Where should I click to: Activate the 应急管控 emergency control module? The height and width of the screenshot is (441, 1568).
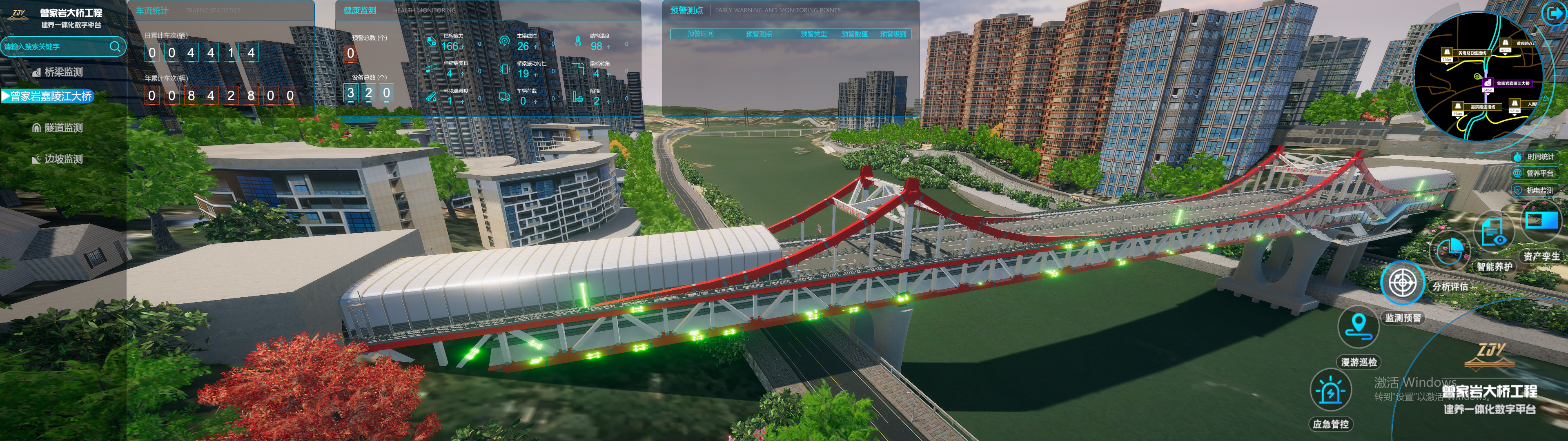click(1331, 391)
